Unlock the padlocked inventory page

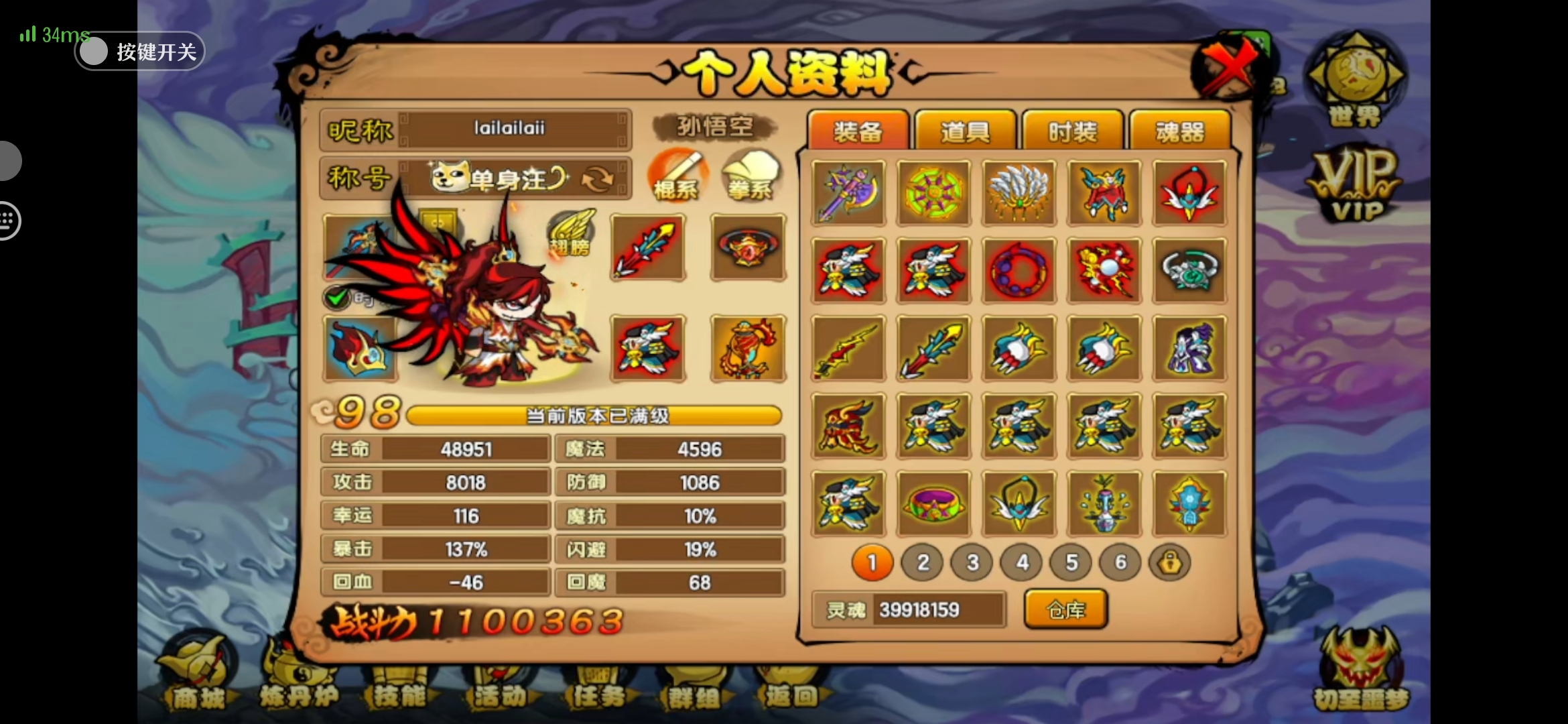[1169, 562]
